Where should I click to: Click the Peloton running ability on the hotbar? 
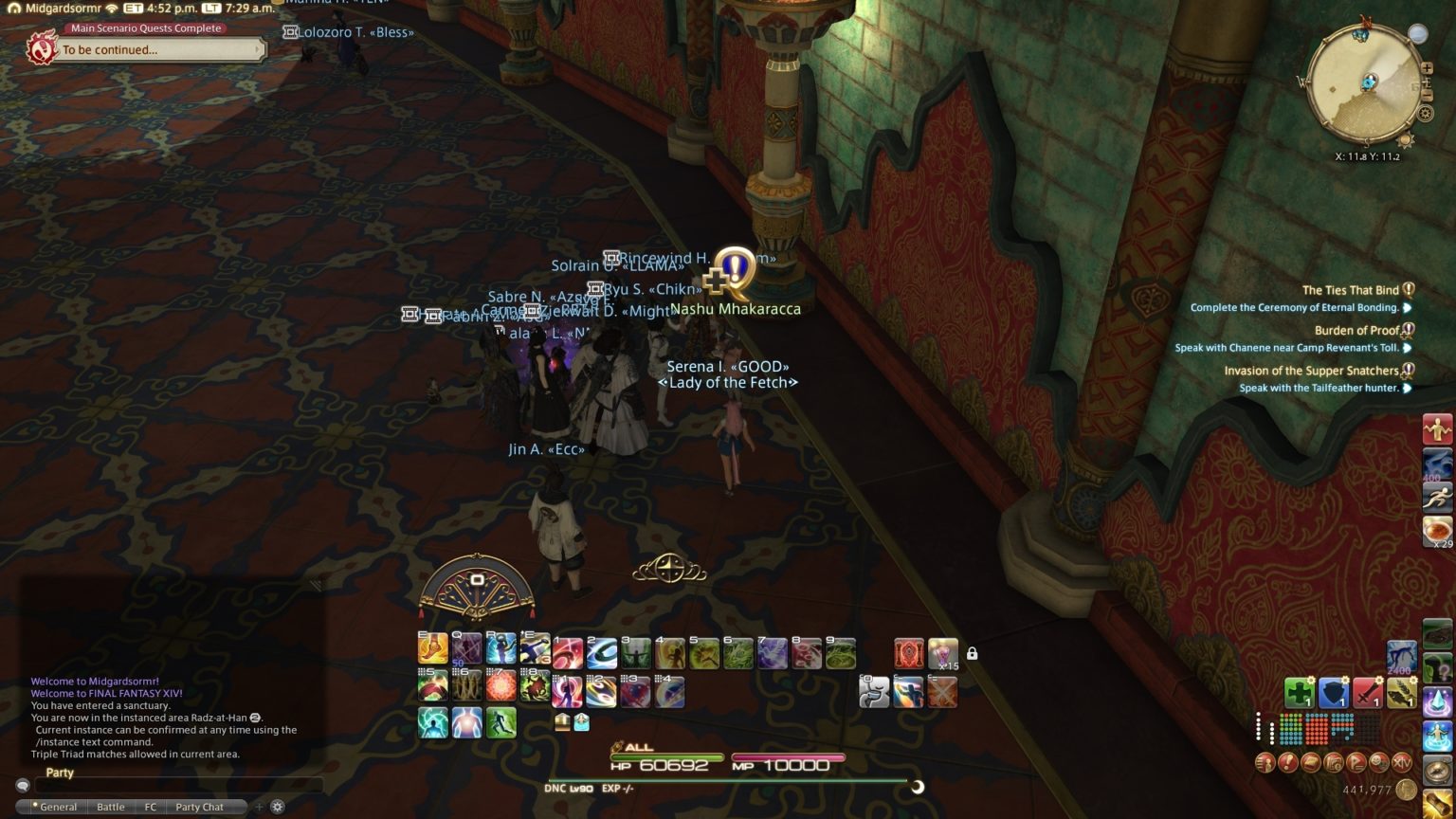(x=503, y=725)
